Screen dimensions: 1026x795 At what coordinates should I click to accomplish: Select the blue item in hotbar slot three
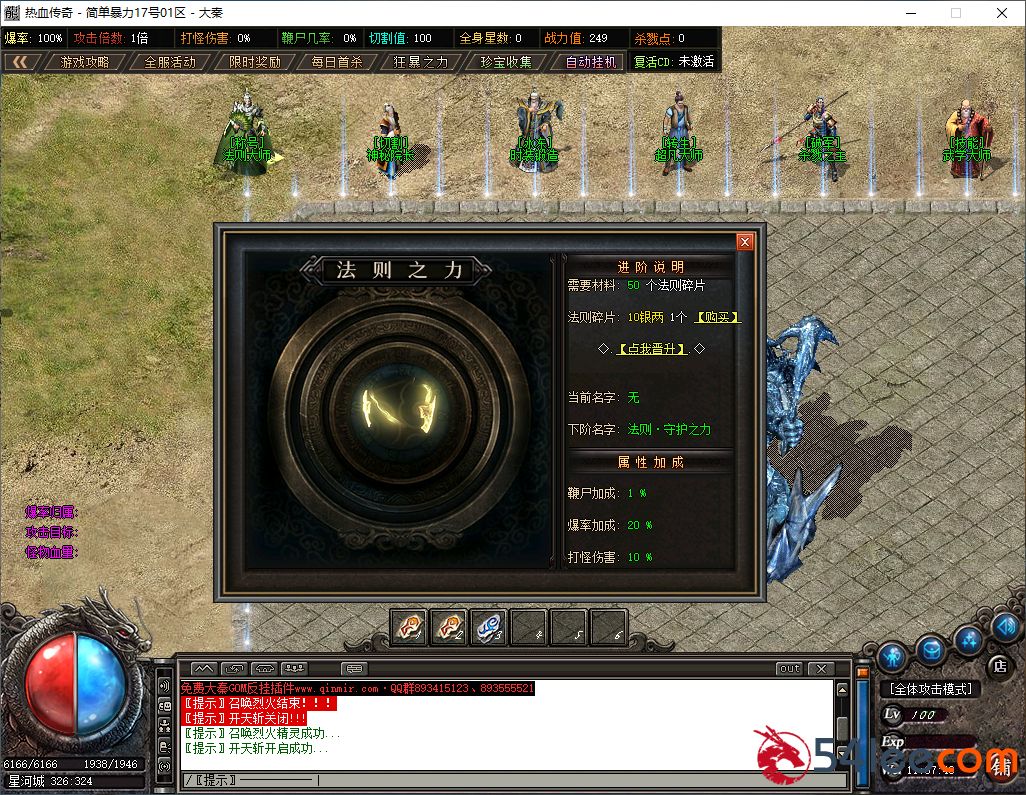pos(488,627)
